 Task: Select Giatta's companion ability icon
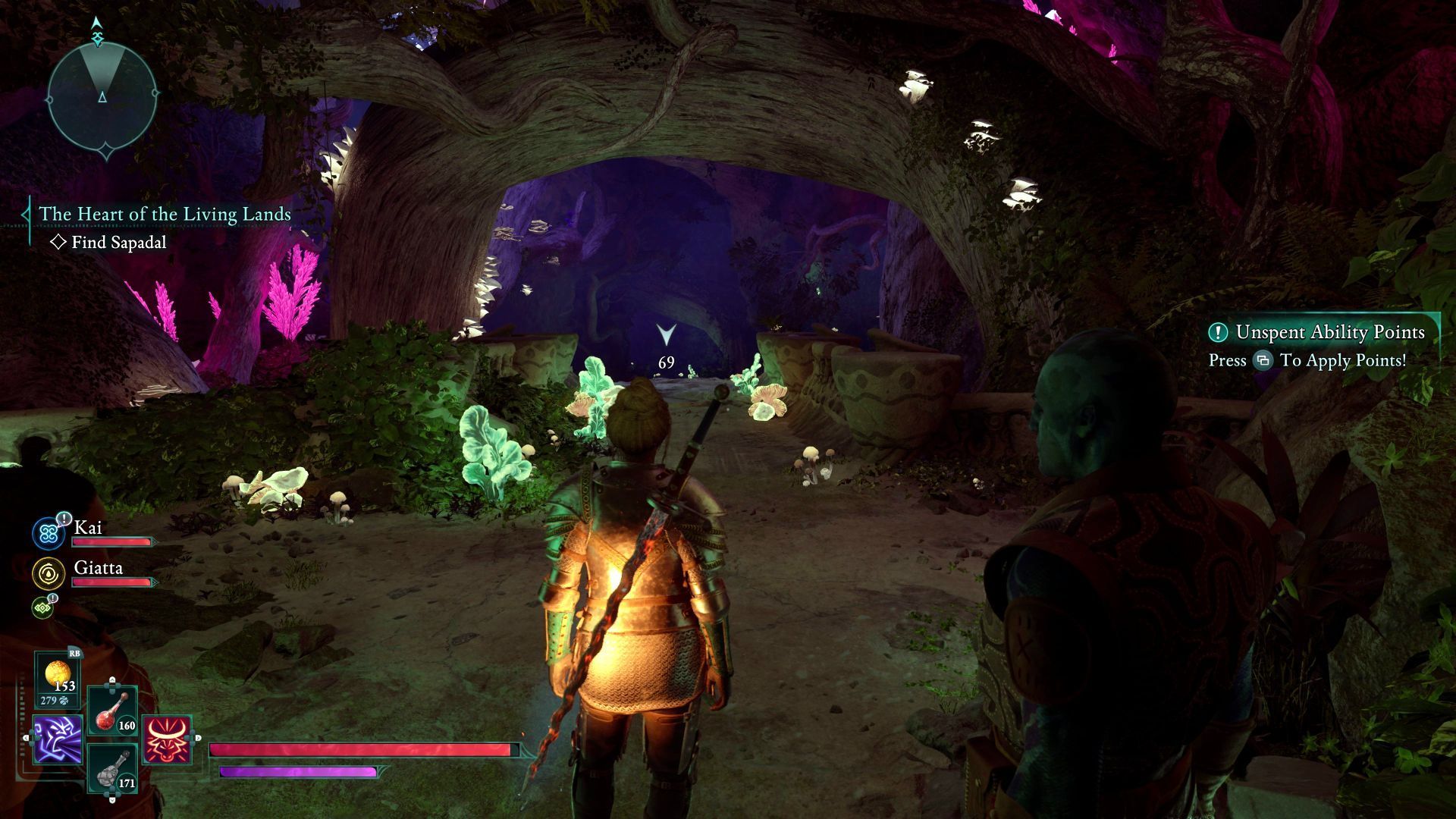click(x=49, y=574)
